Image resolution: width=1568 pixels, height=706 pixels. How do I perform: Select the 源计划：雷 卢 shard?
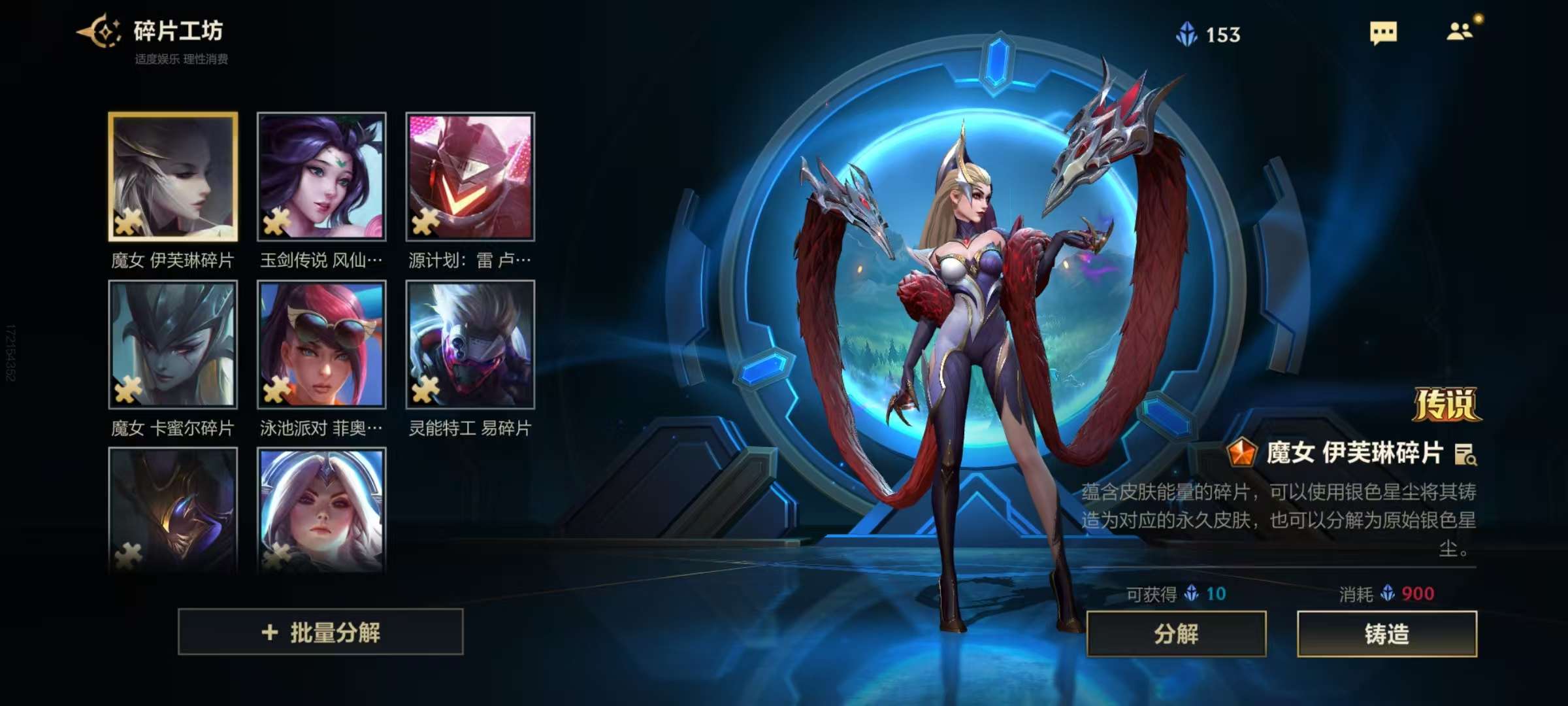470,176
